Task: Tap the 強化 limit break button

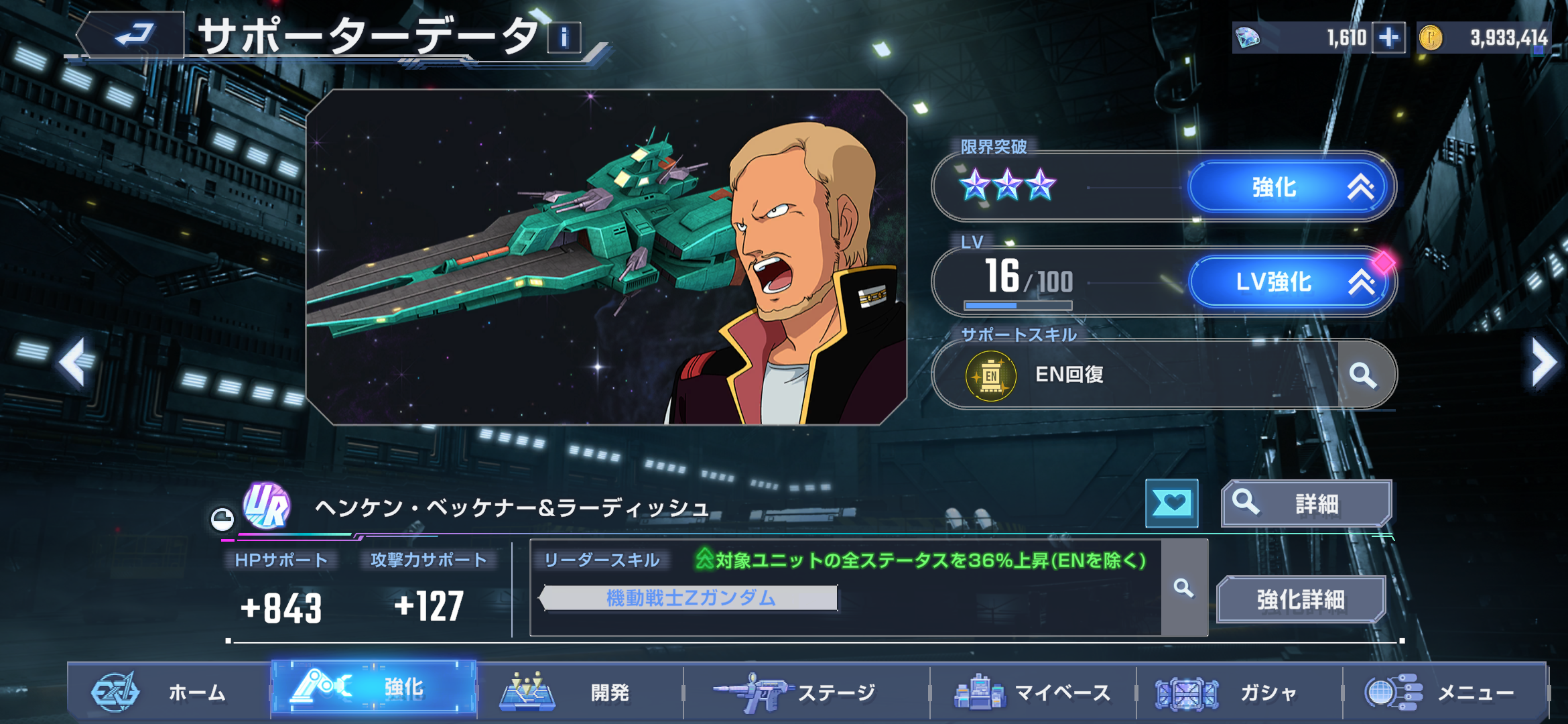Action: [x=1292, y=187]
